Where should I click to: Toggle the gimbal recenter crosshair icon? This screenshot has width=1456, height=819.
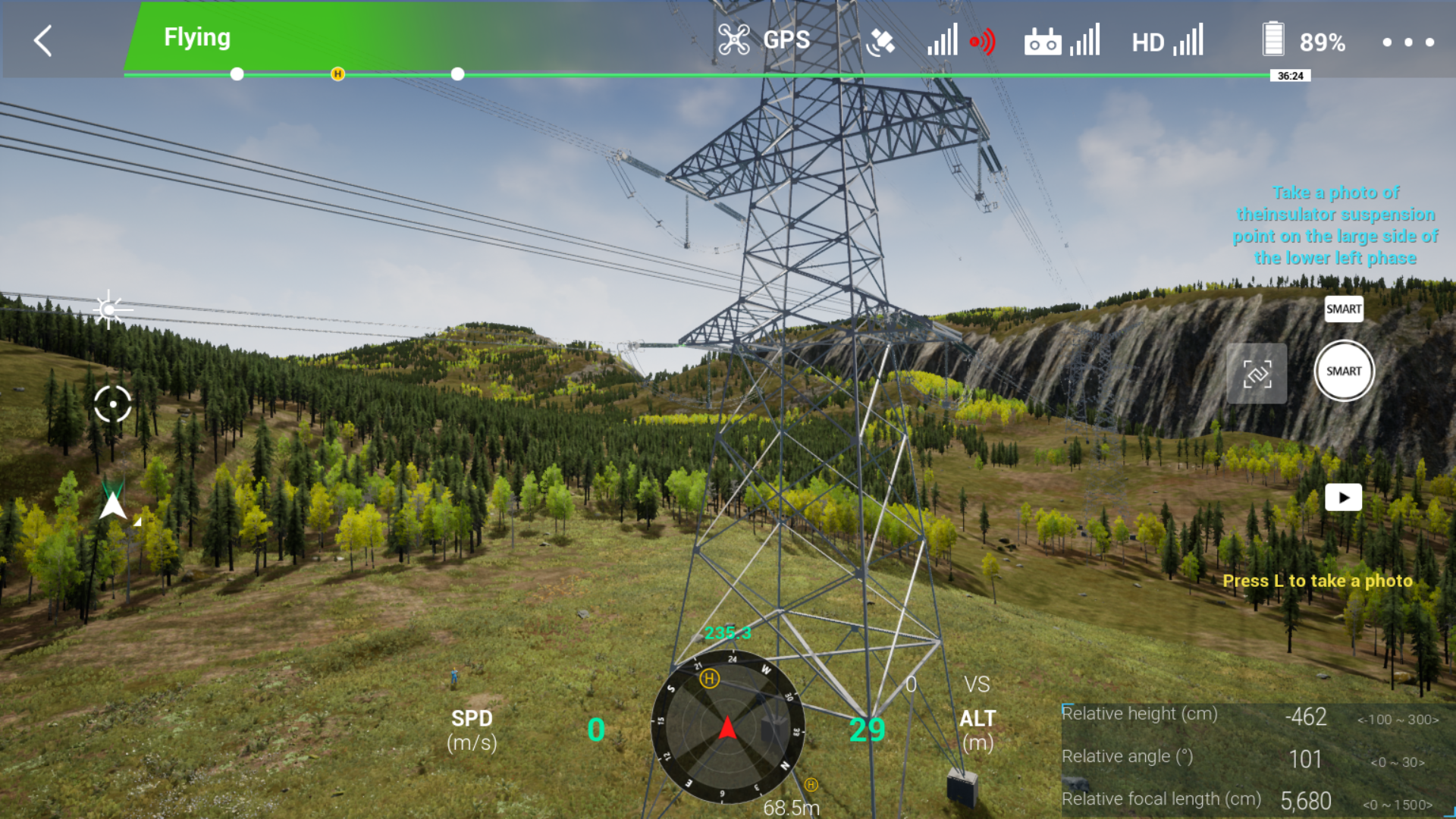click(113, 403)
